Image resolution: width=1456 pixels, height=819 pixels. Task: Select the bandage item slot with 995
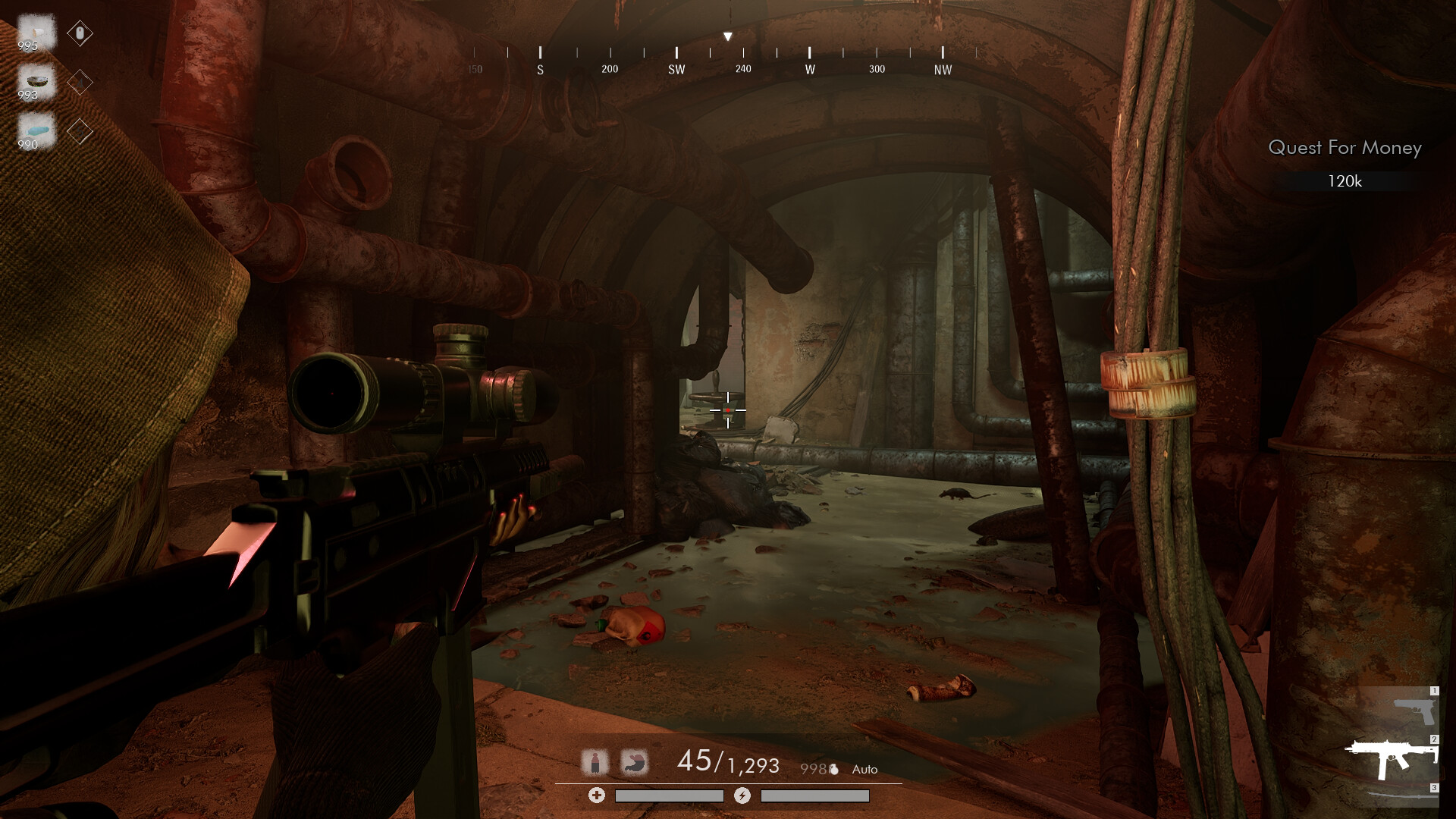[x=36, y=33]
